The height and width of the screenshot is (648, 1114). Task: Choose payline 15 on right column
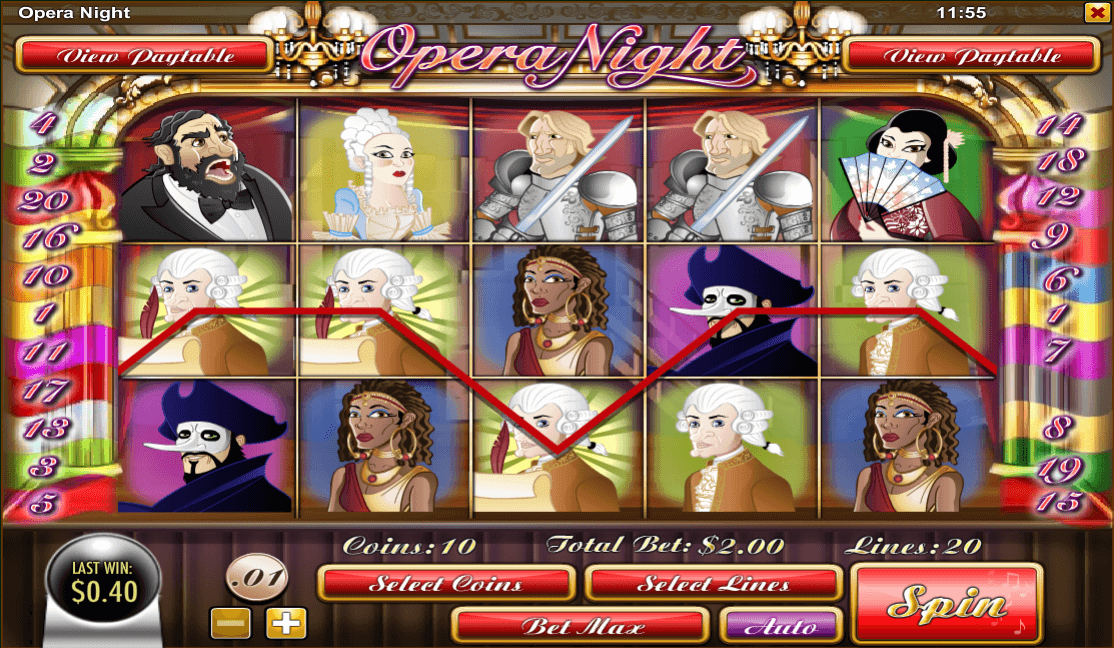point(1058,500)
